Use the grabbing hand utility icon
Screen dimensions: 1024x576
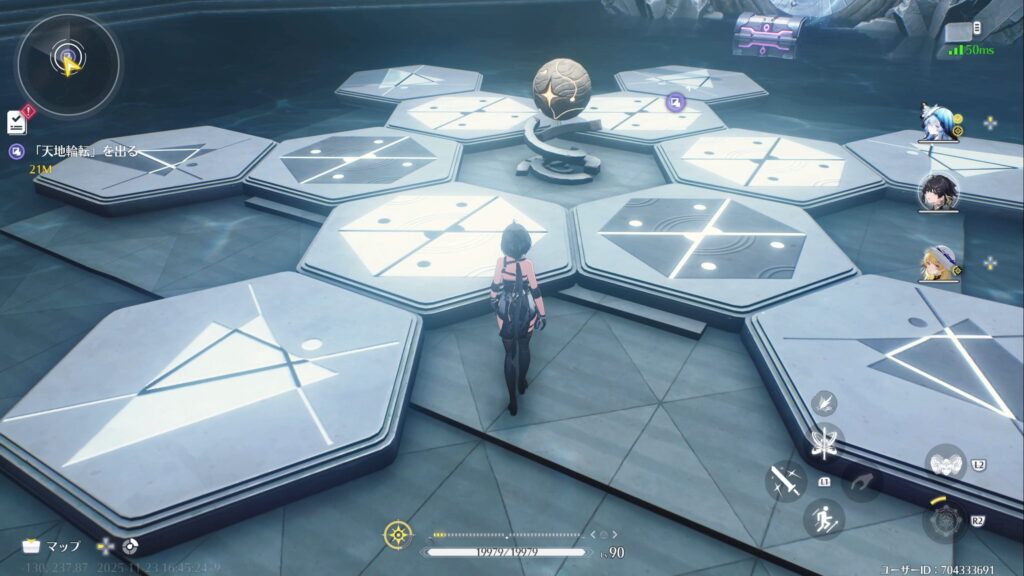(x=861, y=482)
